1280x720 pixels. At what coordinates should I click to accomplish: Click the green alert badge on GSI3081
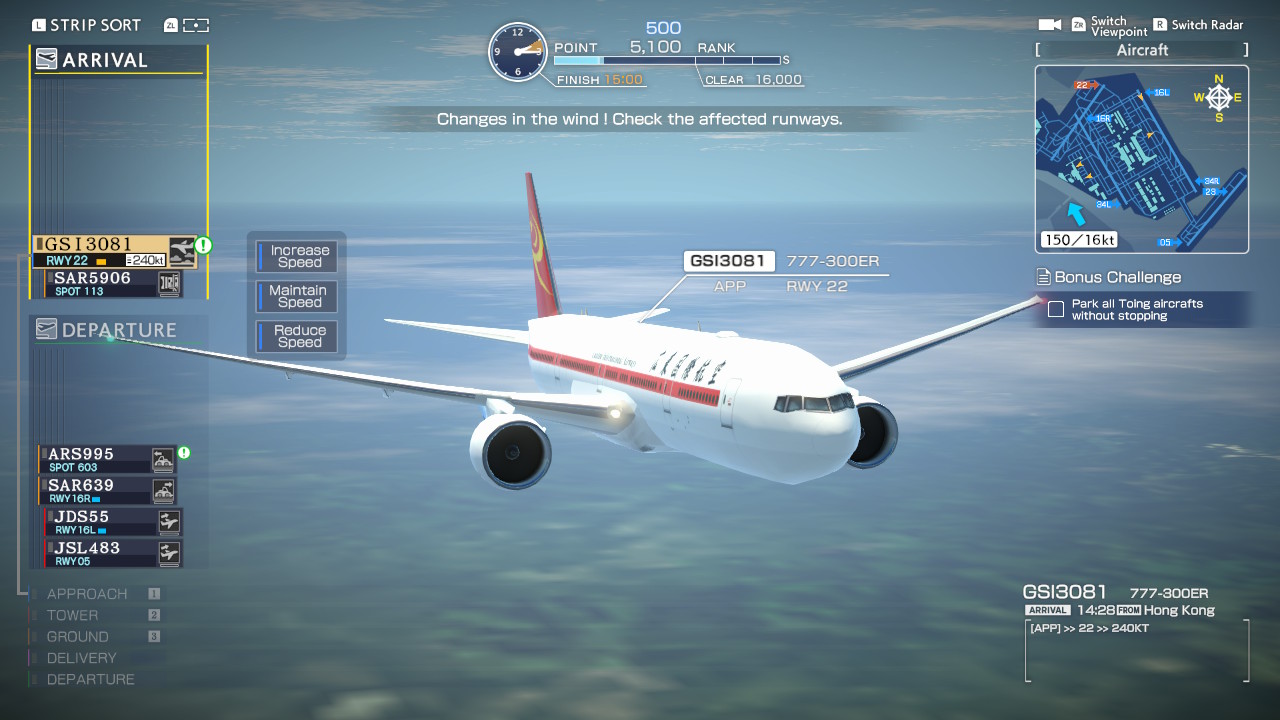point(203,243)
